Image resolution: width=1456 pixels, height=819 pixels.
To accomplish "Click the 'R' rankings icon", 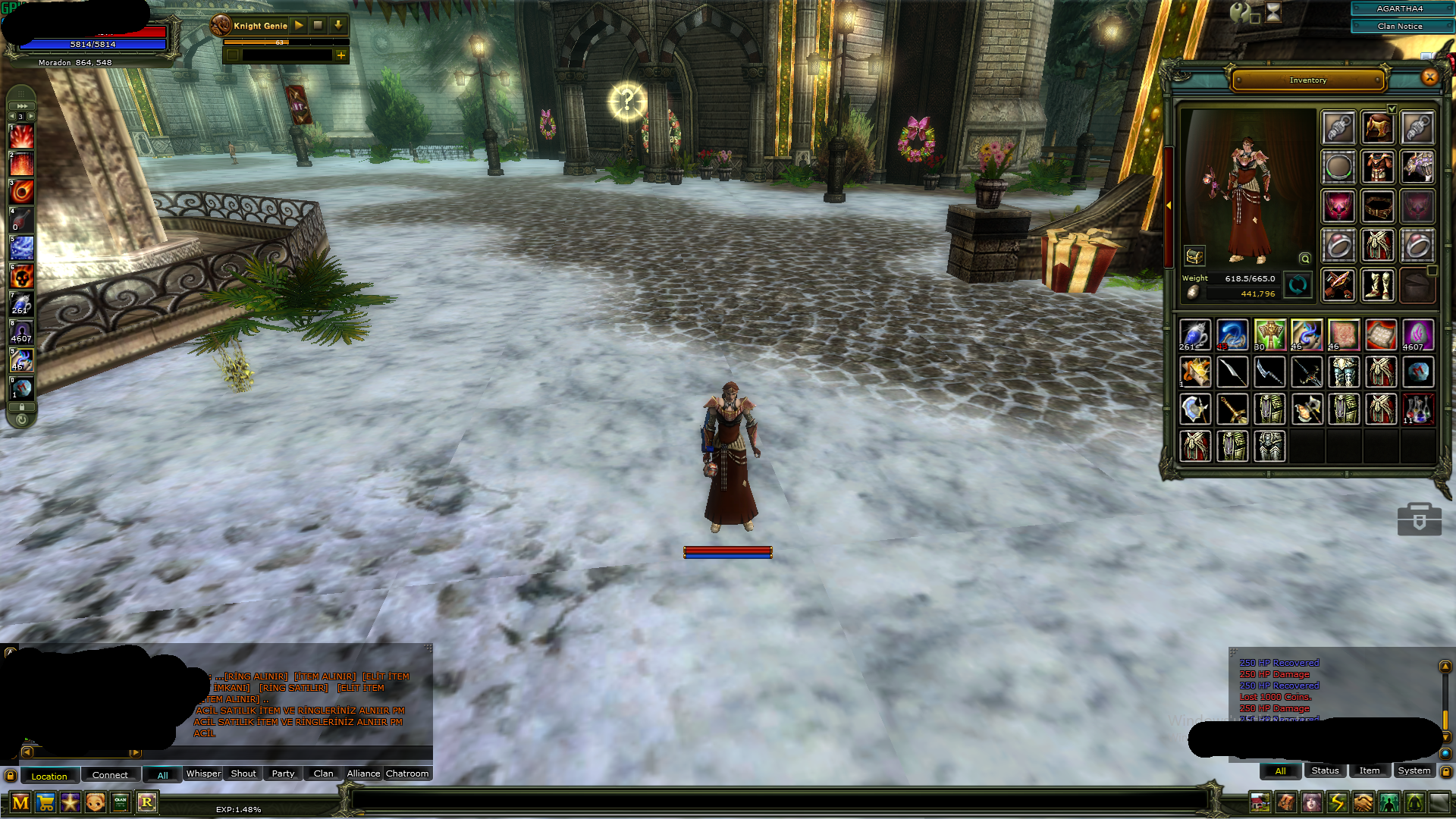I will point(147,802).
